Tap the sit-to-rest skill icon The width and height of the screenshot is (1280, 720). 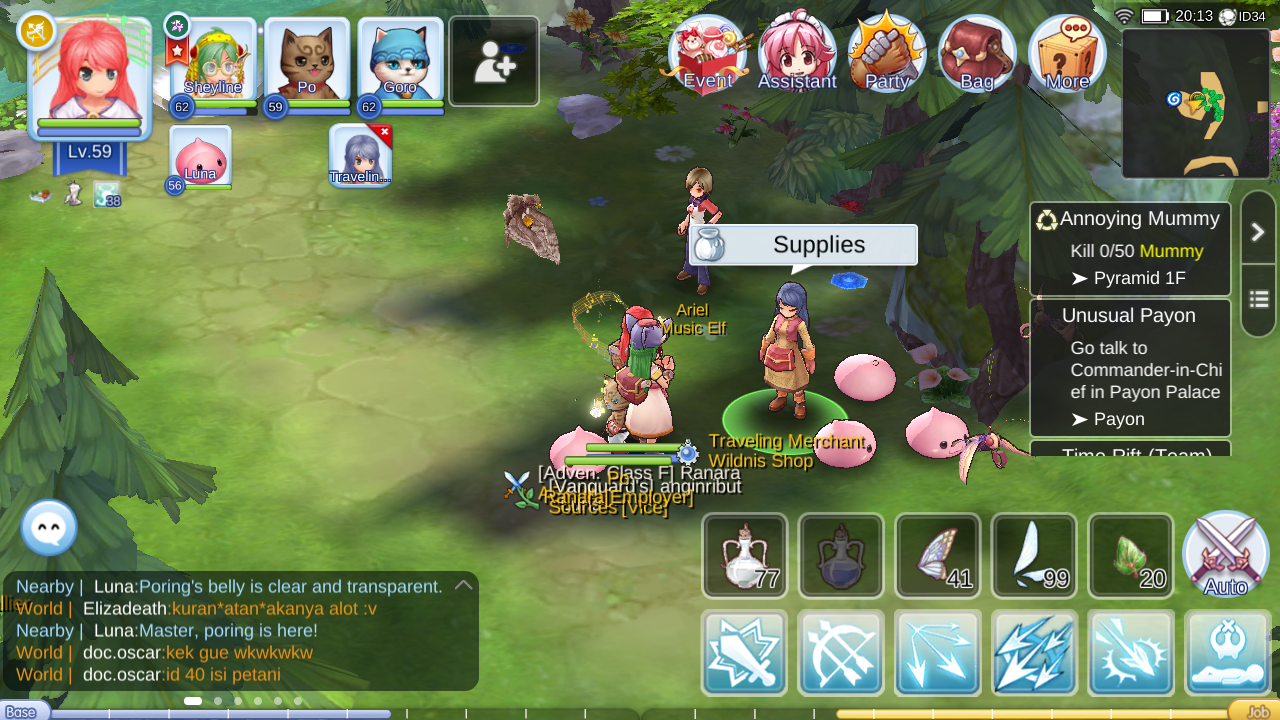click(x=1226, y=653)
